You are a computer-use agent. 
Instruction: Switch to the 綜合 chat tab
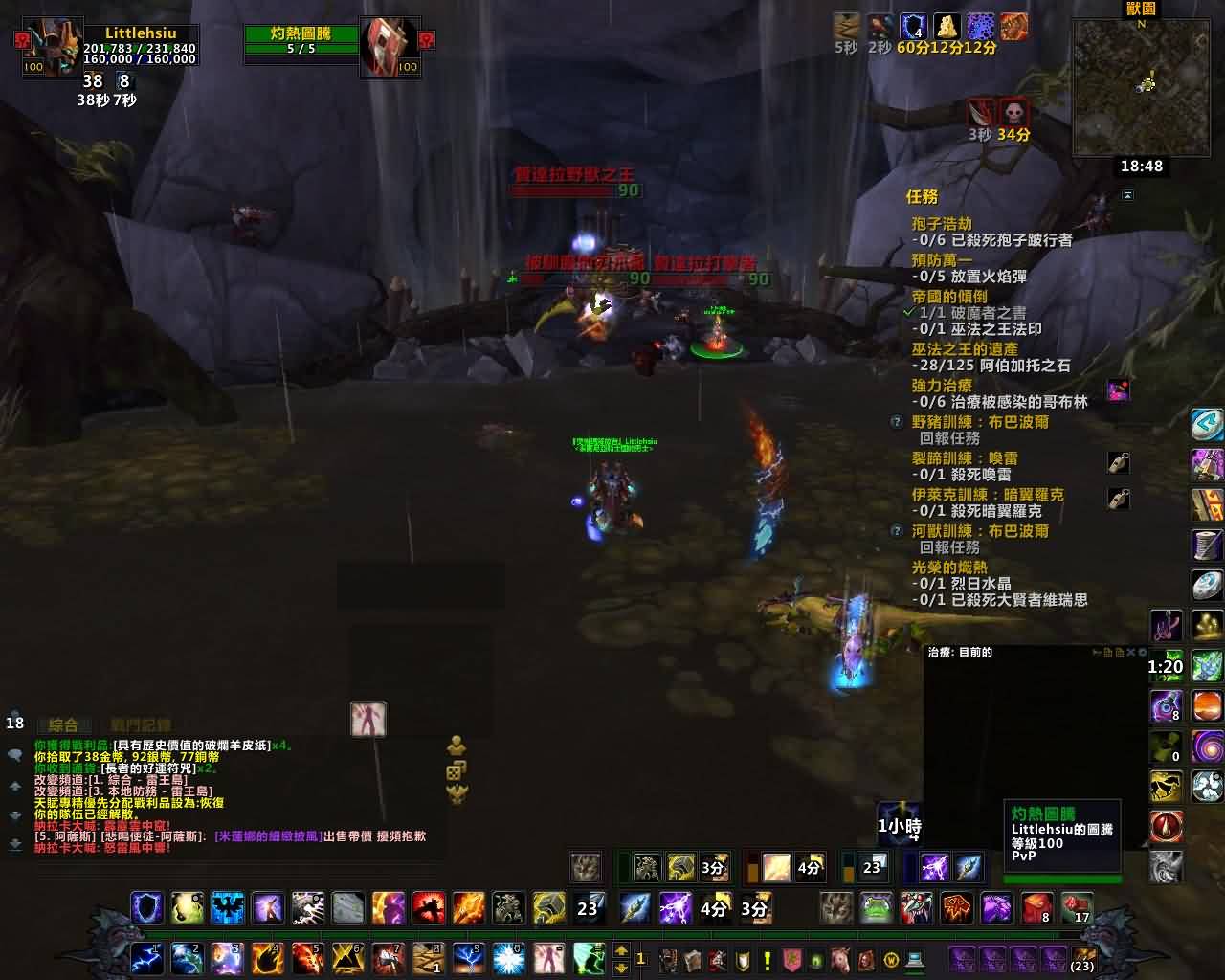(x=63, y=725)
